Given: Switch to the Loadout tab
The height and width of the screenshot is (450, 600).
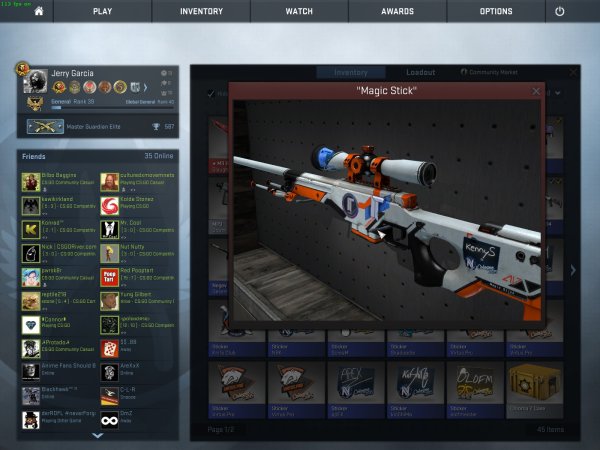Looking at the screenshot, I should [420, 73].
